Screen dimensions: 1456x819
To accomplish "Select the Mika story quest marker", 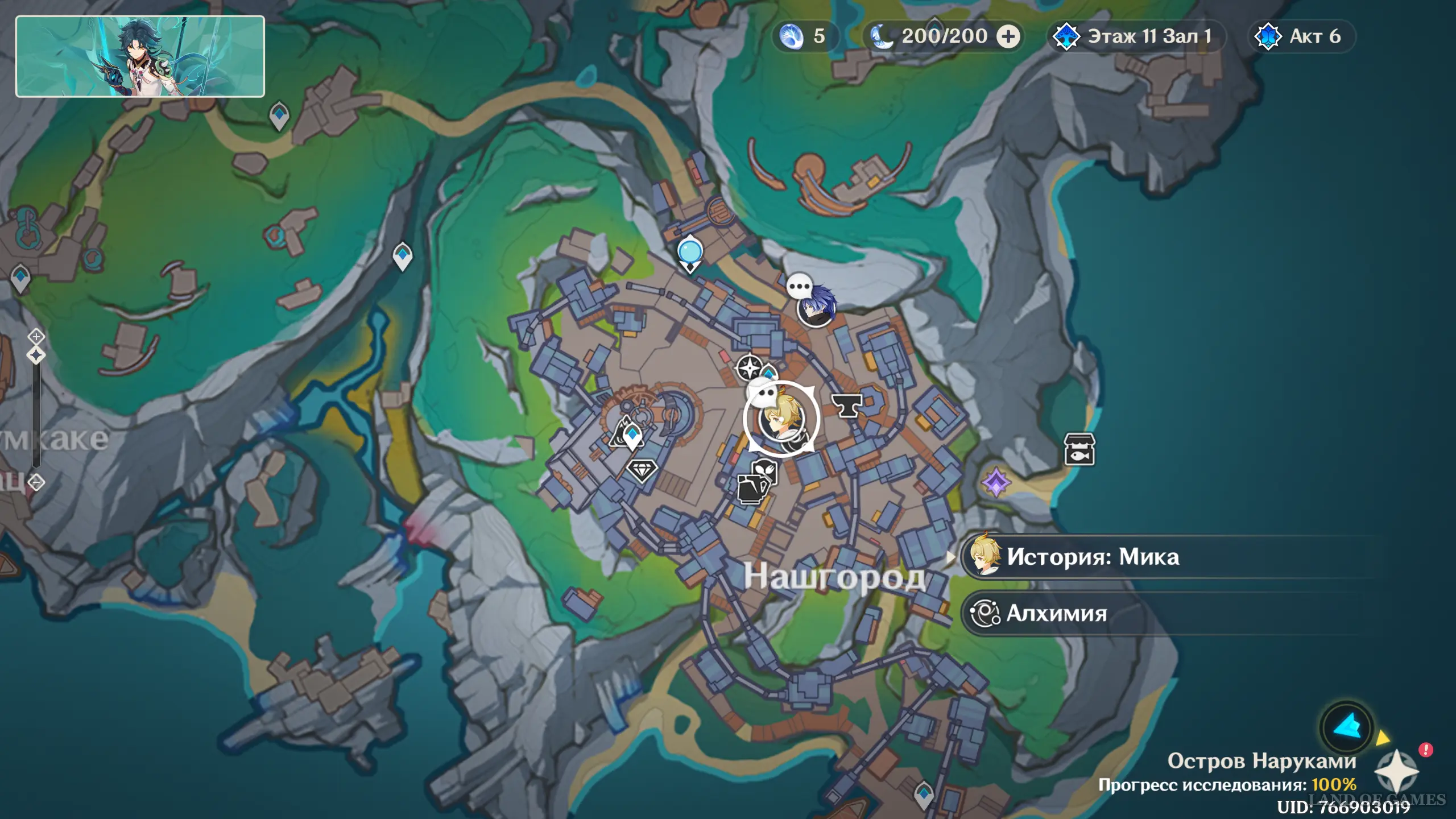I will click(781, 420).
